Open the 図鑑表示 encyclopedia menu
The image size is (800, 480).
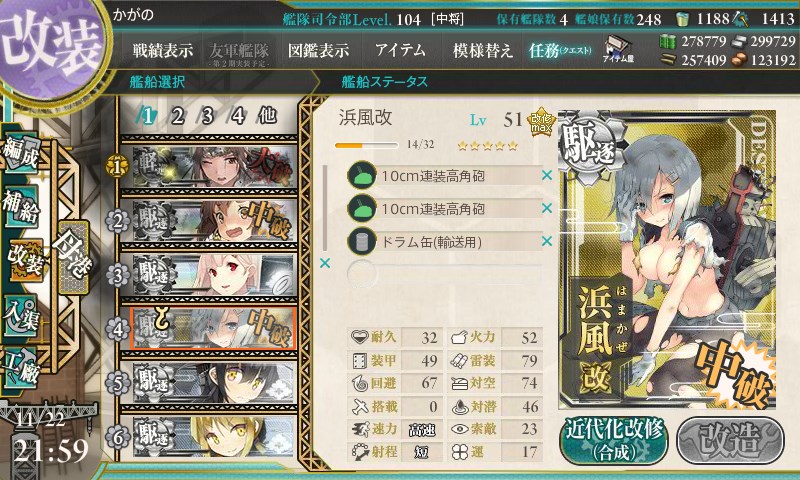click(318, 50)
